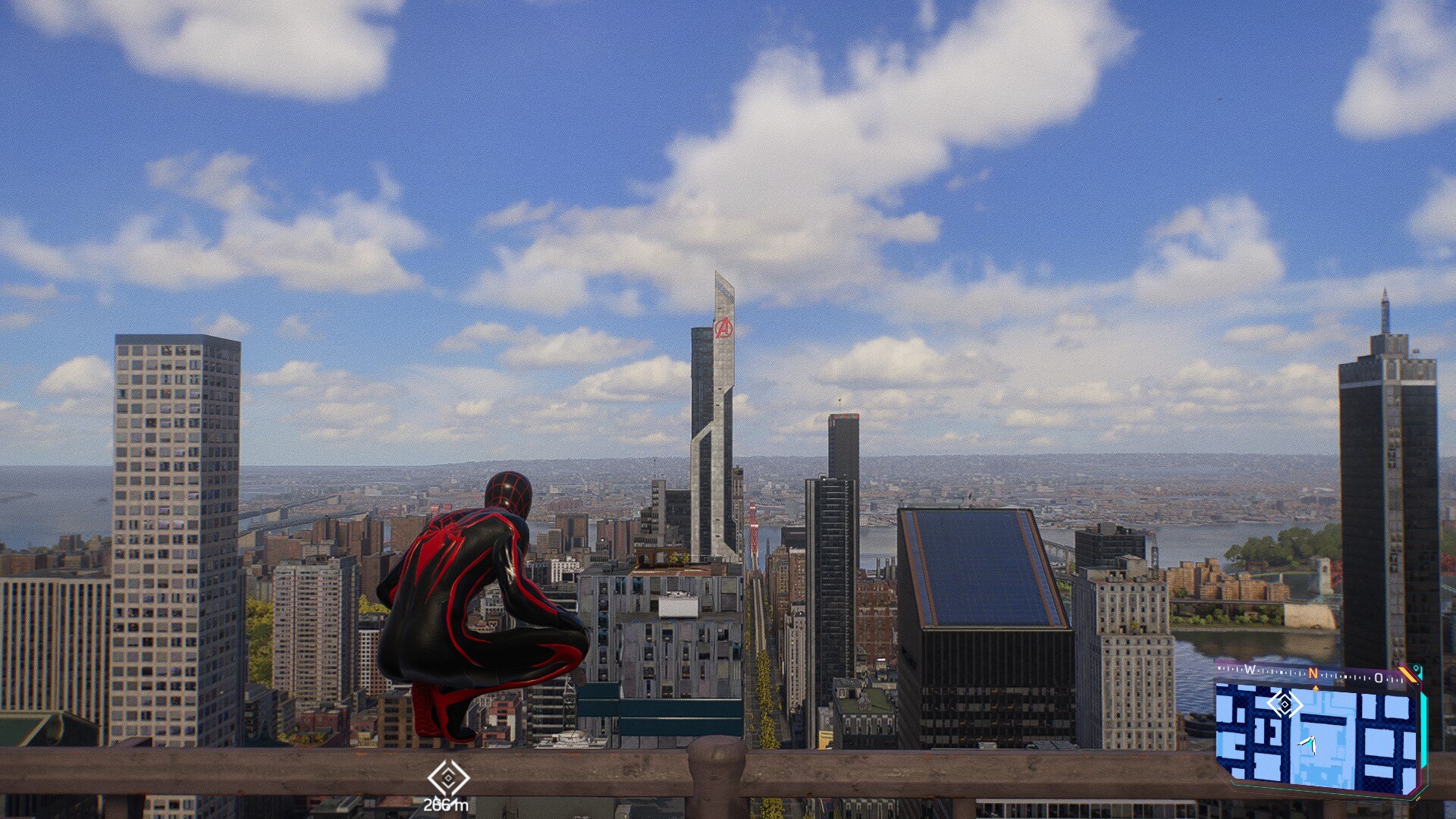The width and height of the screenshot is (1456, 819).
Task: Click the white player arrow on the minimap
Action: (1308, 744)
